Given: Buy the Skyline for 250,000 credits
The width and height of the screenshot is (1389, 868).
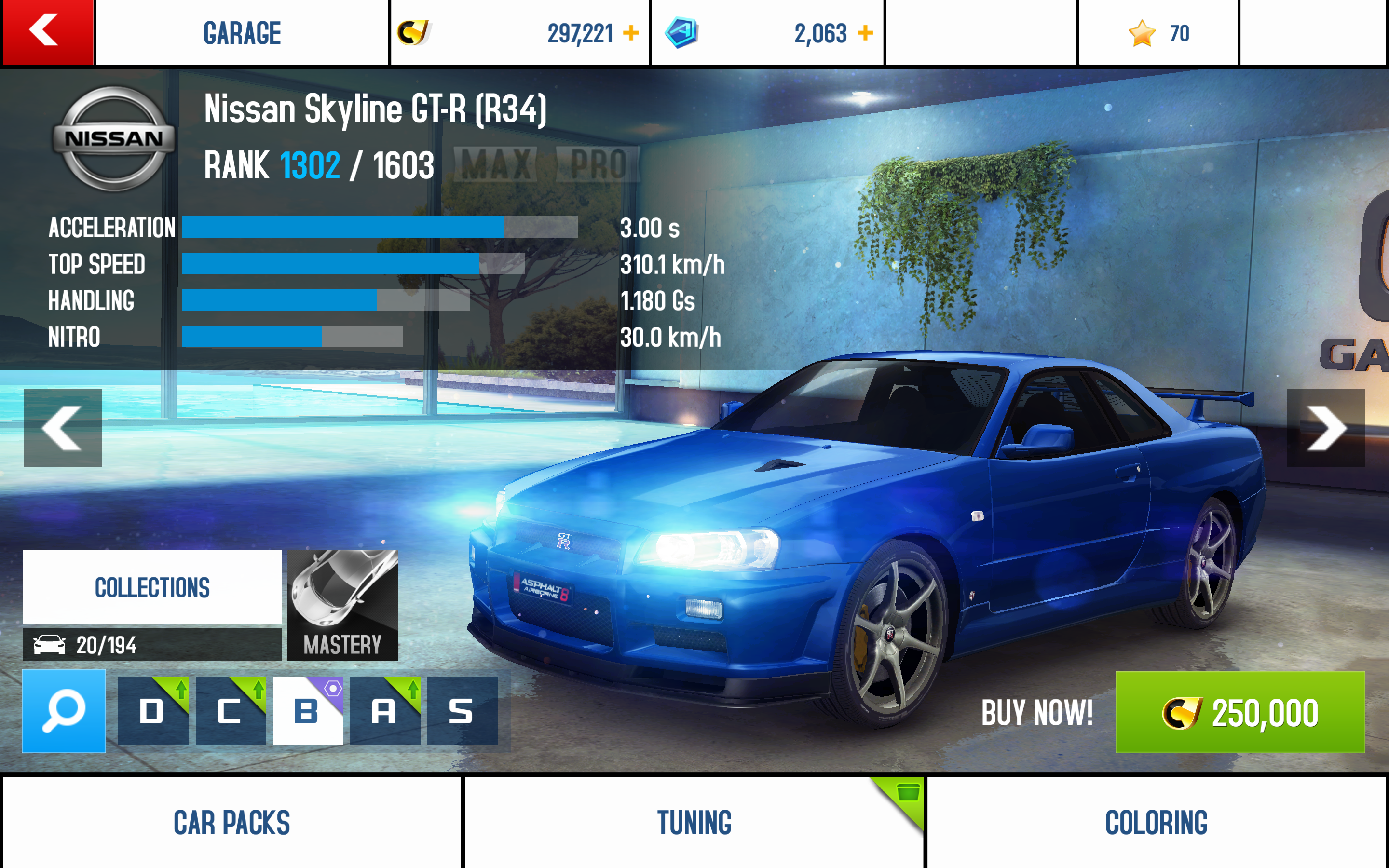Looking at the screenshot, I should (1240, 712).
